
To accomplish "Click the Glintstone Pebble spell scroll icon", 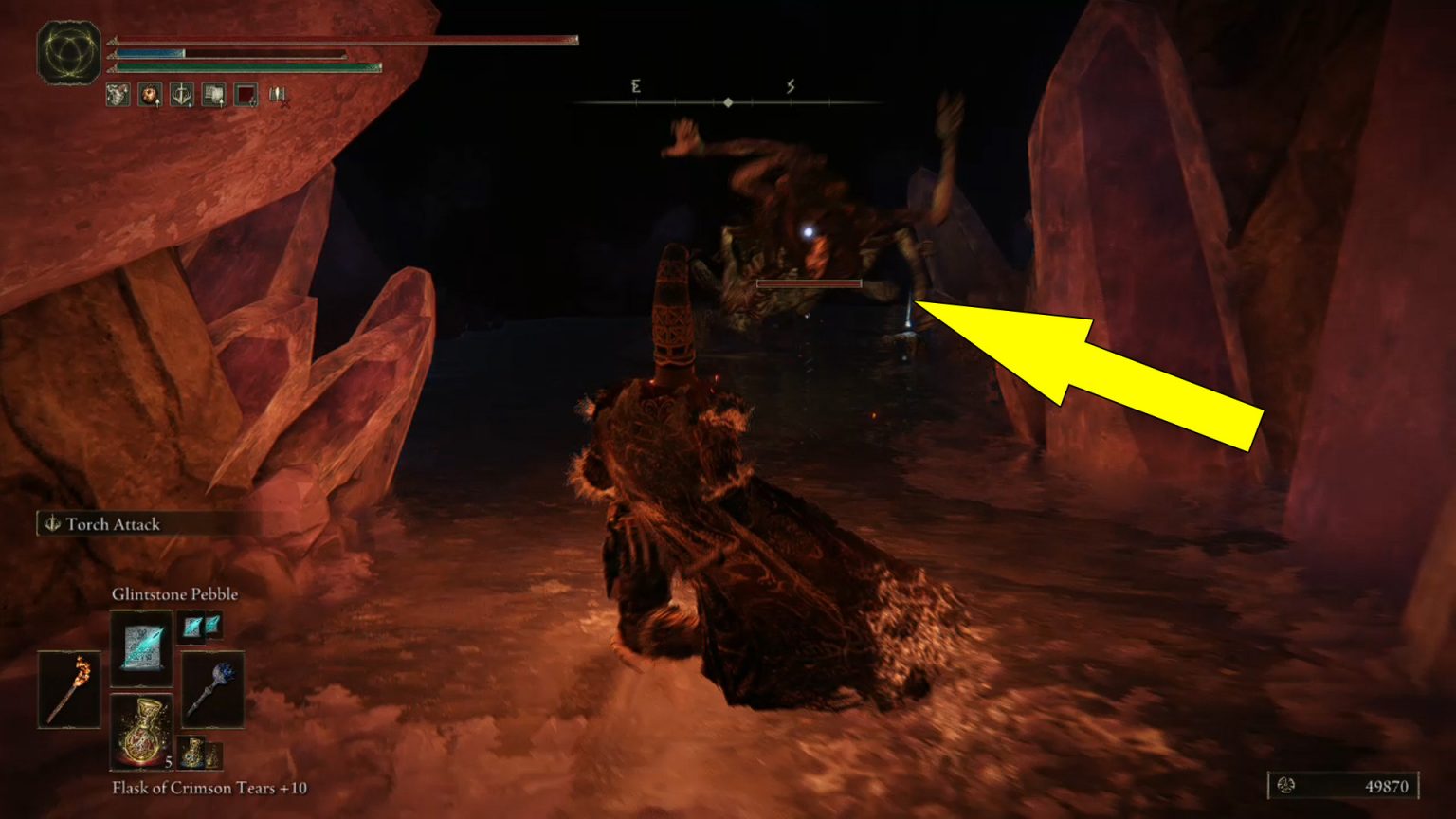I will click(140, 649).
